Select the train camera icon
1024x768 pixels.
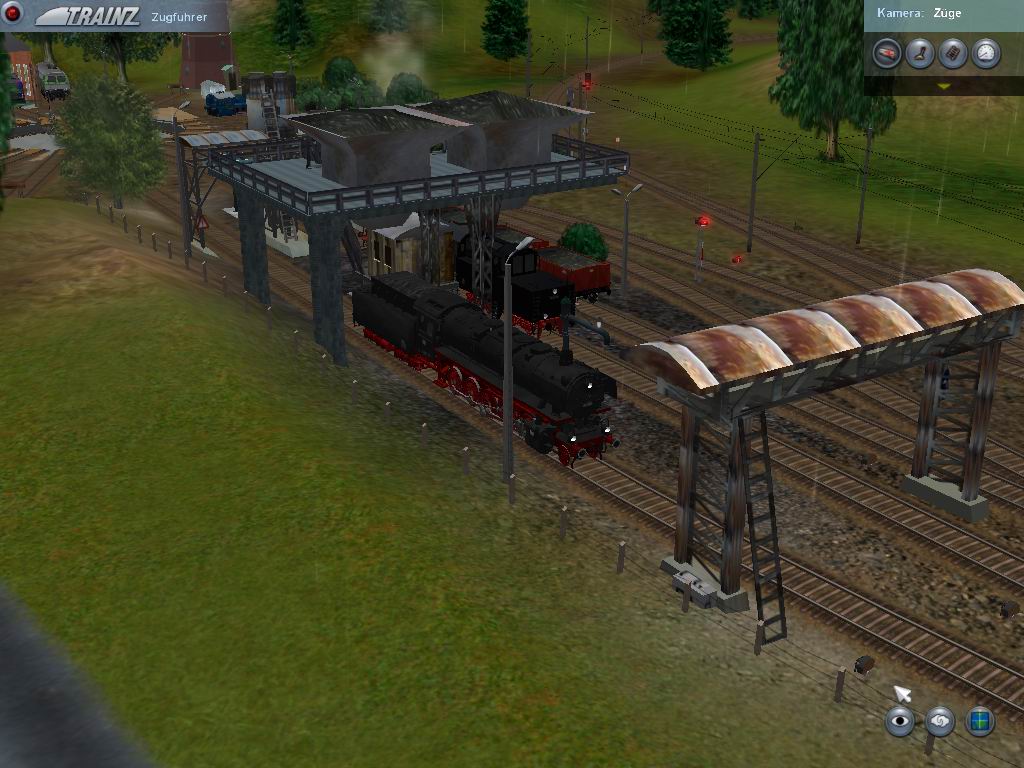click(887, 53)
